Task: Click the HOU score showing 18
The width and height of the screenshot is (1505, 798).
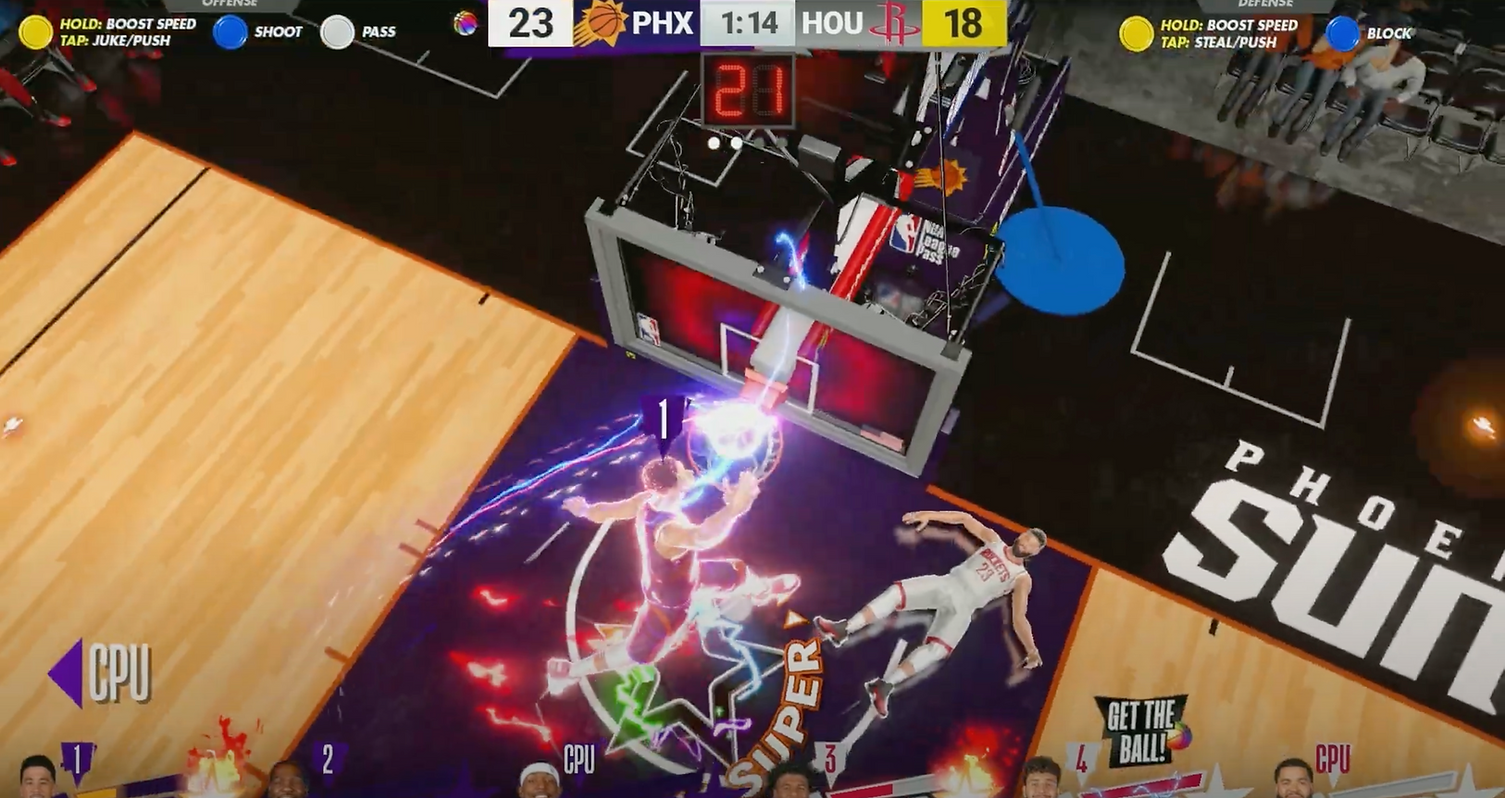Action: pyautogui.click(x=962, y=22)
